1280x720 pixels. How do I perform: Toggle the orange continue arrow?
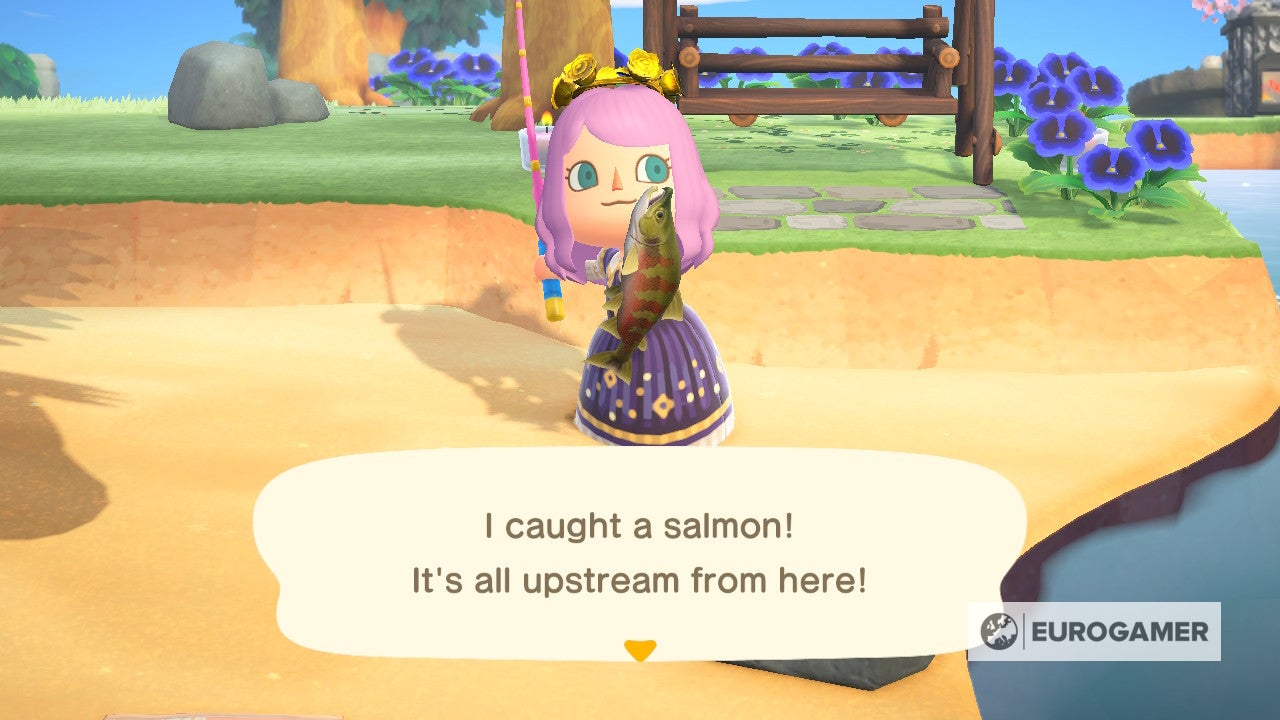(639, 650)
